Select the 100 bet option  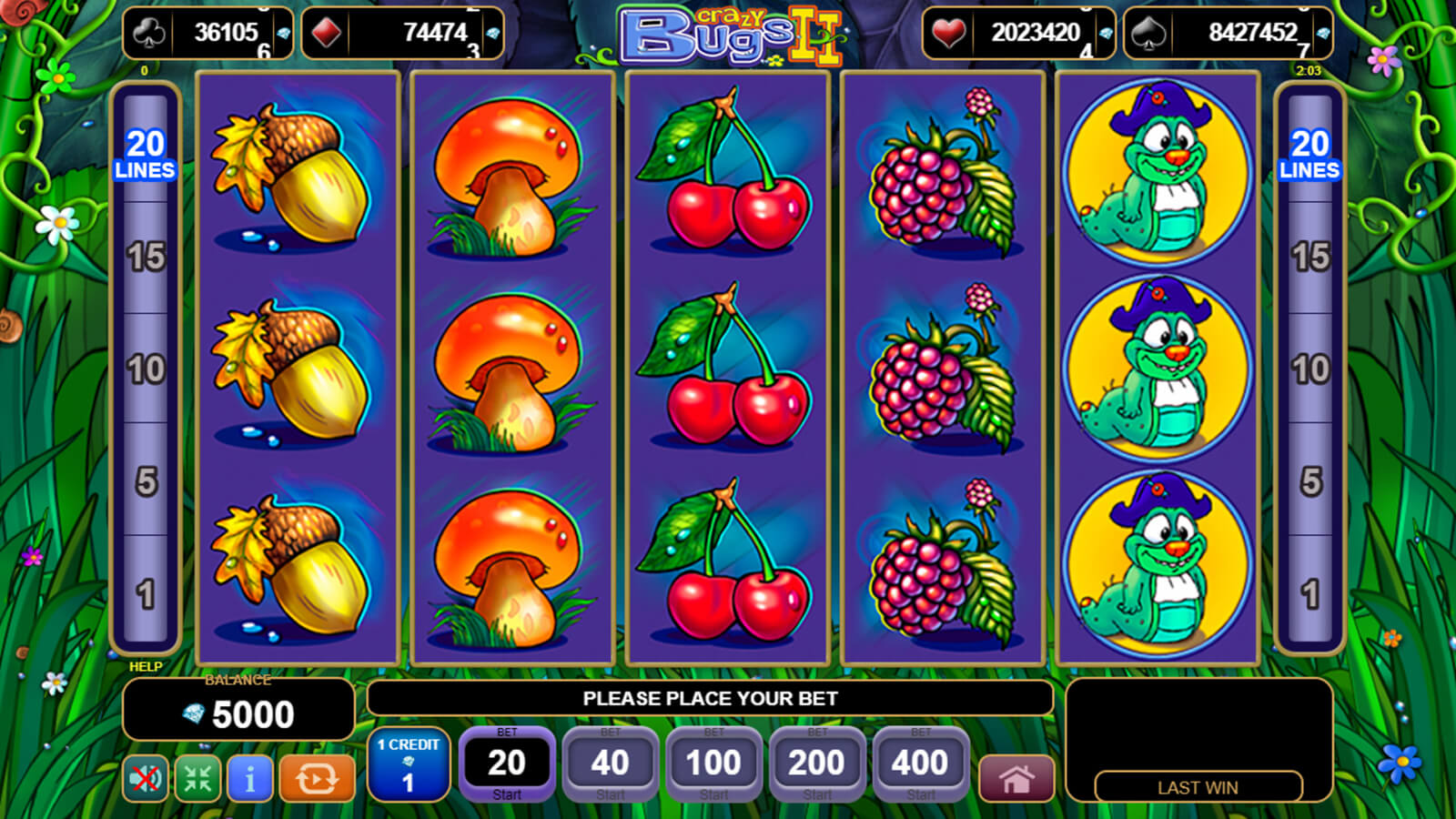point(713,763)
